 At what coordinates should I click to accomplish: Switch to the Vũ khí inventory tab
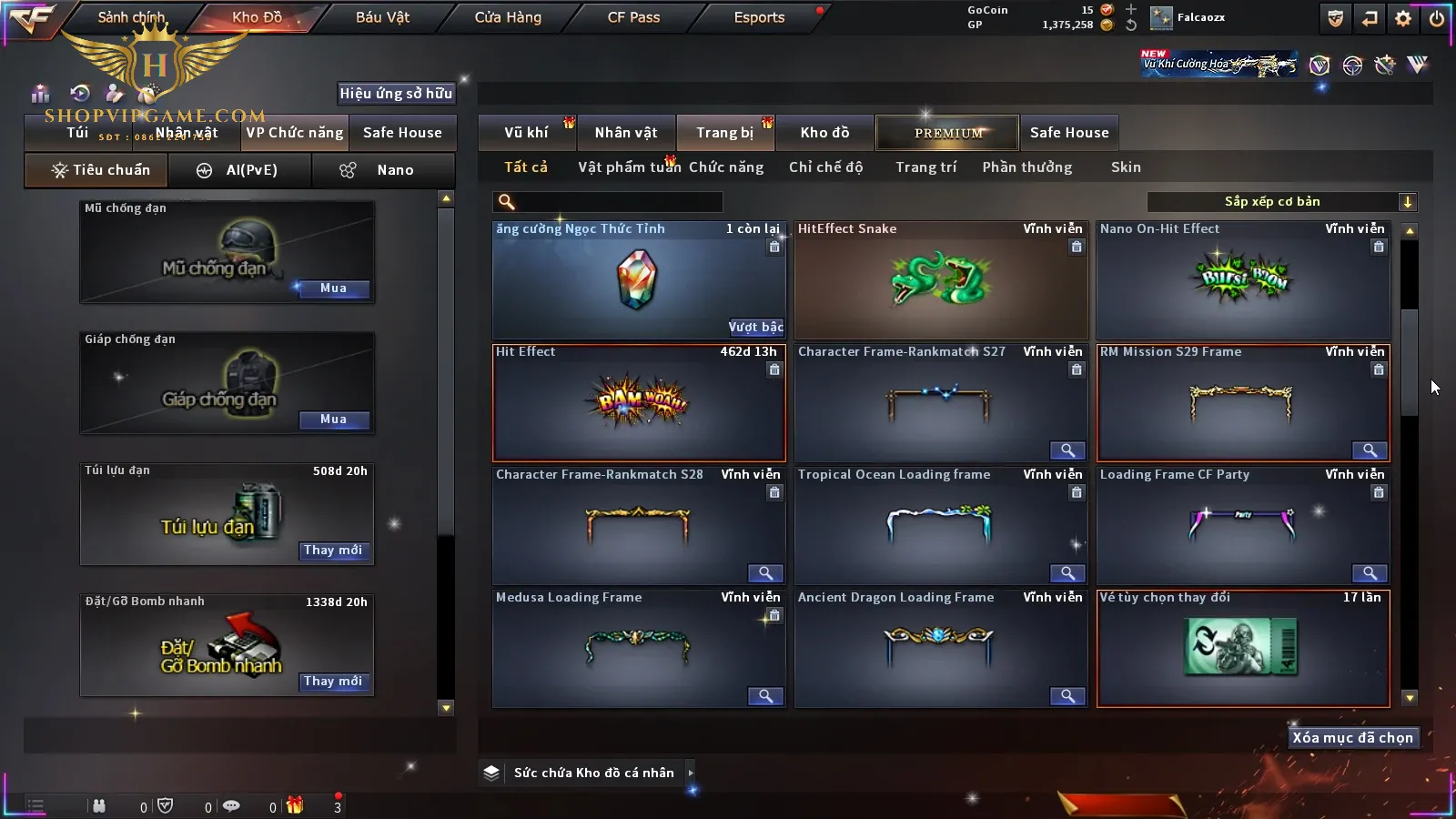point(526,133)
